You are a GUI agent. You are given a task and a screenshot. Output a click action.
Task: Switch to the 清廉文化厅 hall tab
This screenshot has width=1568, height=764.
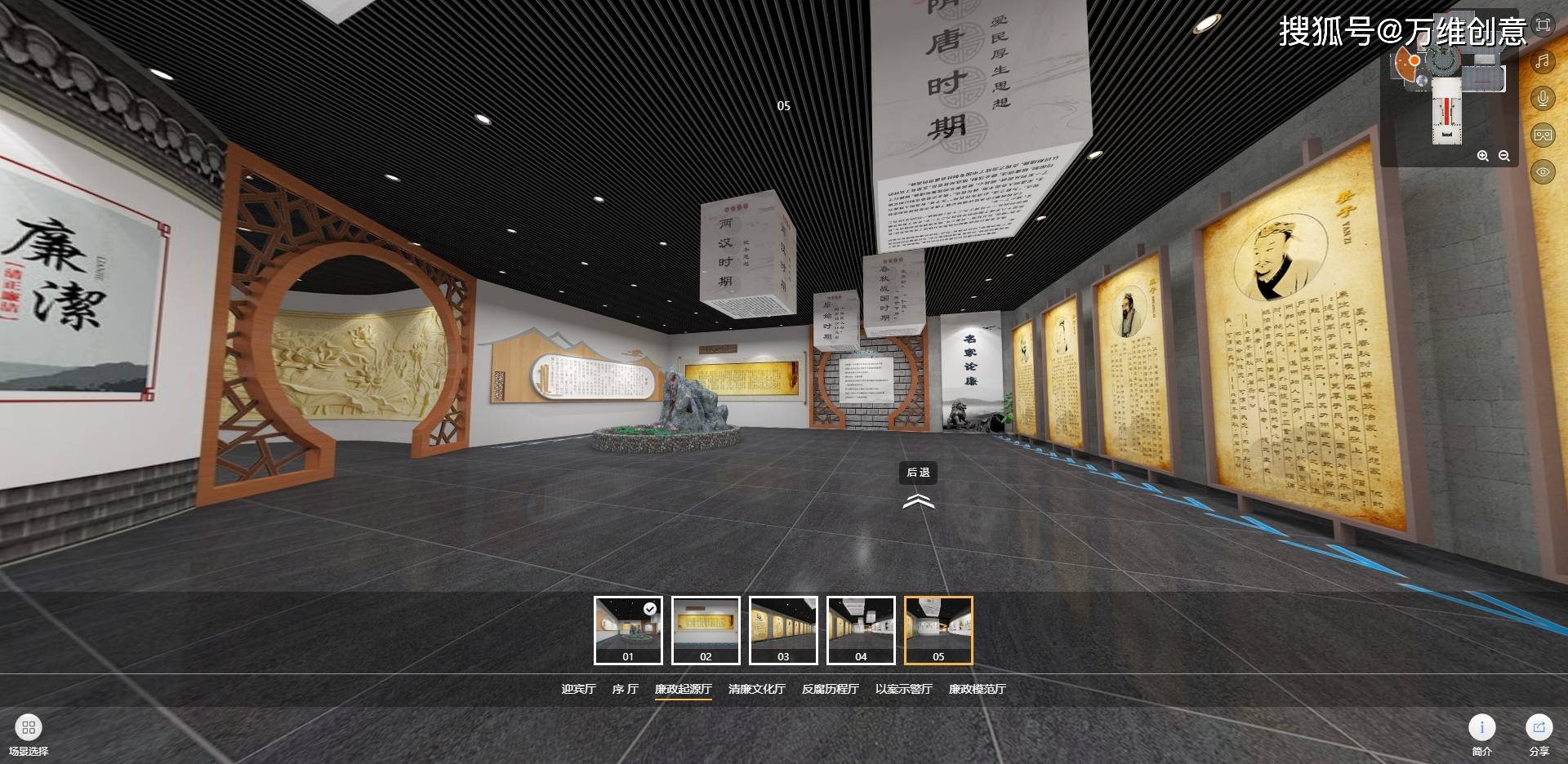pyautogui.click(x=756, y=689)
